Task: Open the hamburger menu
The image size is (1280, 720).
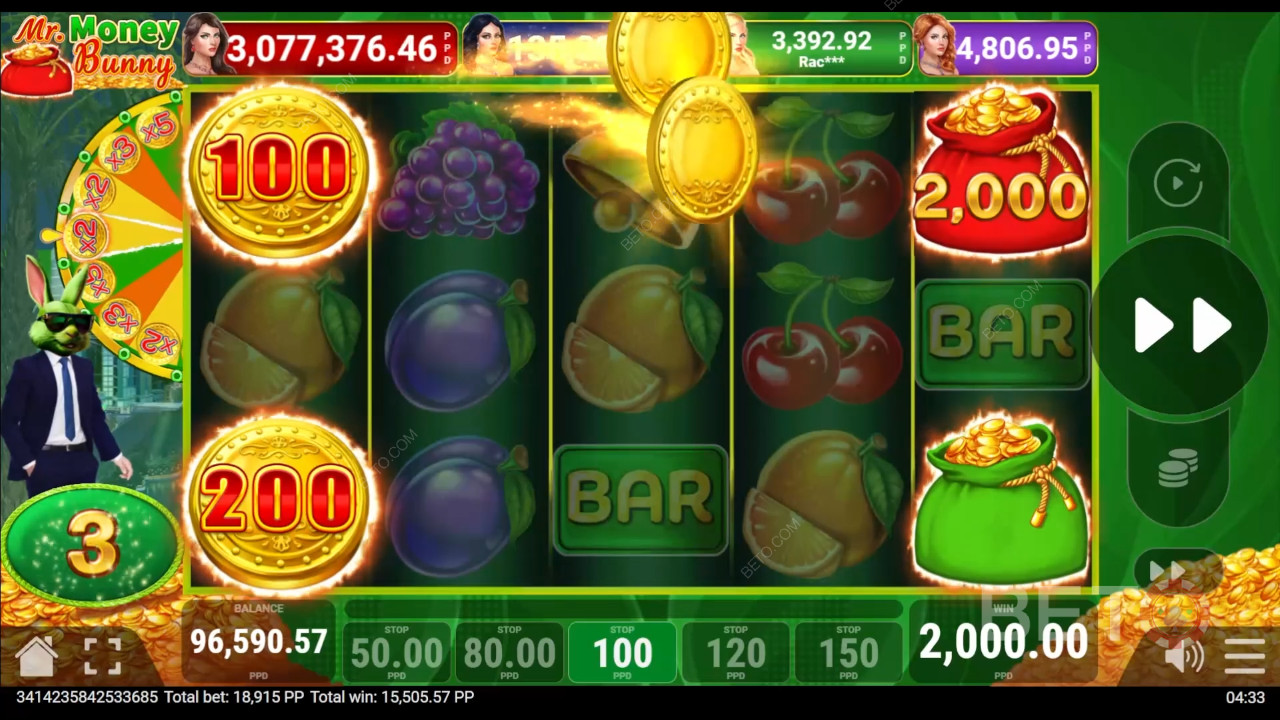Action: pyautogui.click(x=1244, y=655)
